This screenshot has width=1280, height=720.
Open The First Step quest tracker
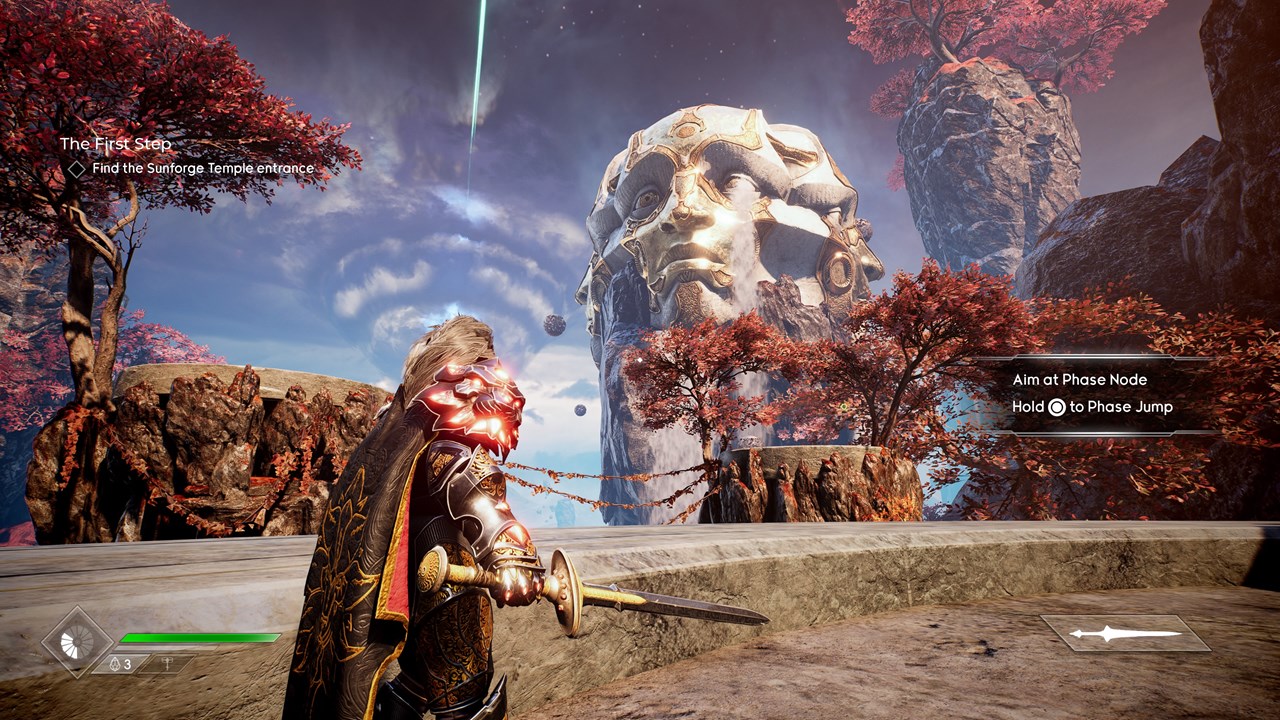click(x=115, y=144)
